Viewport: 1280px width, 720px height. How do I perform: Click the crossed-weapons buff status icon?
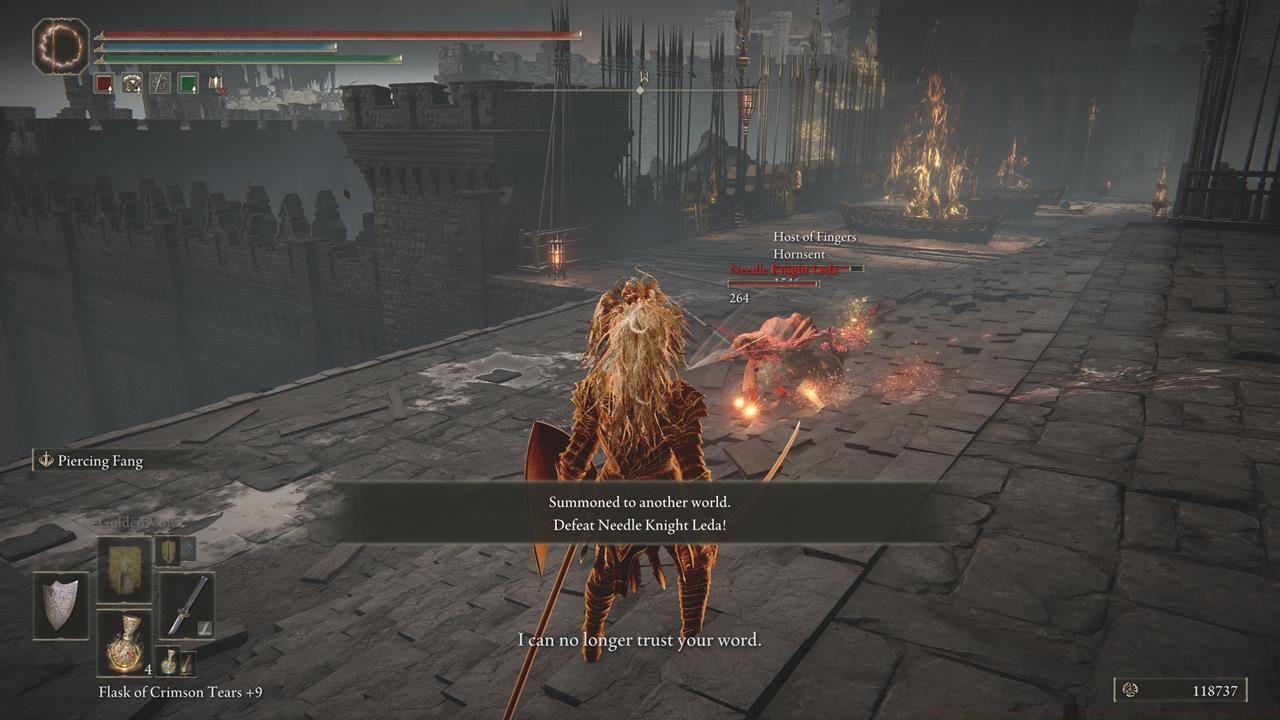pos(160,83)
